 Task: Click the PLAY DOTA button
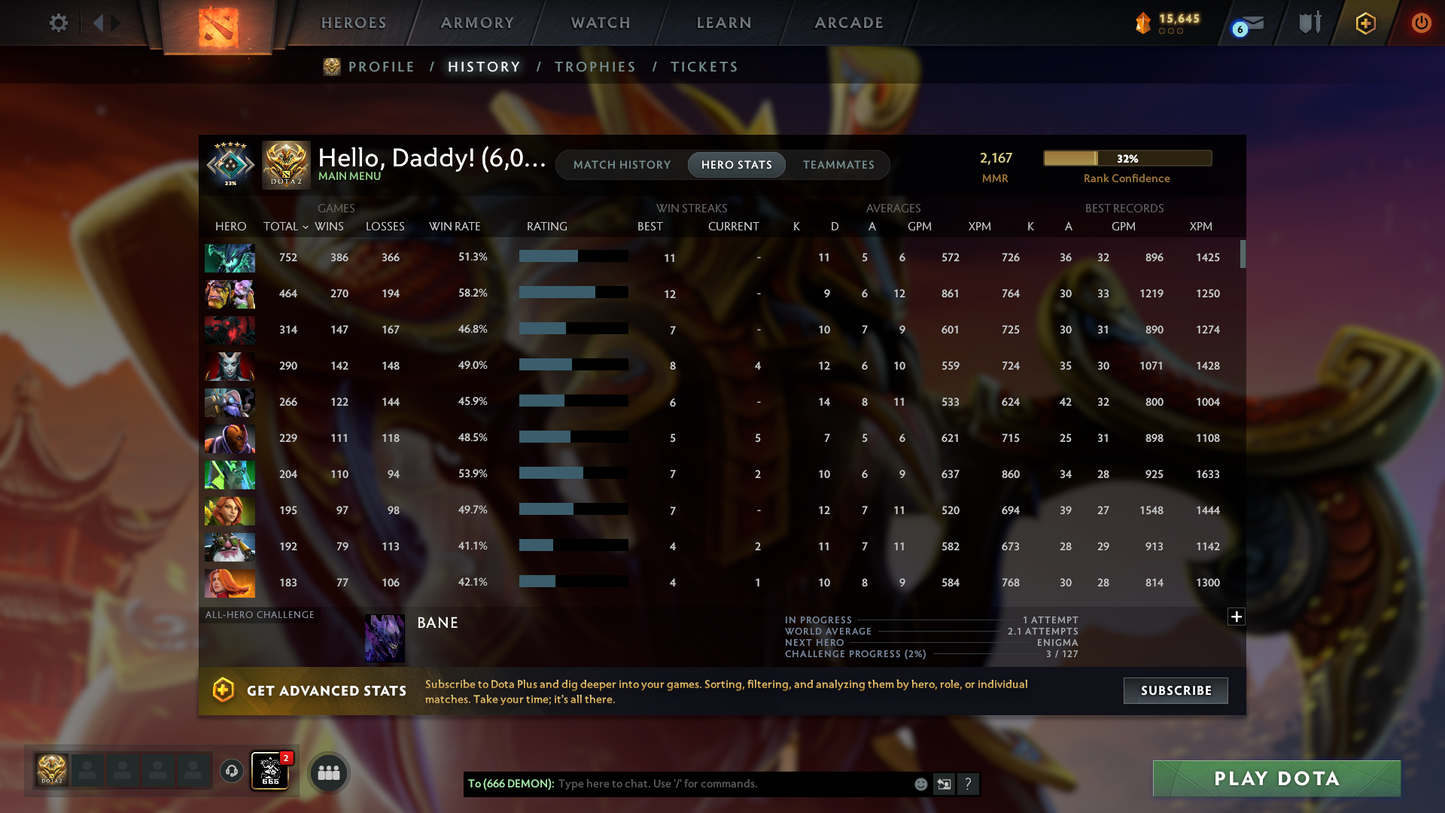(1276, 778)
